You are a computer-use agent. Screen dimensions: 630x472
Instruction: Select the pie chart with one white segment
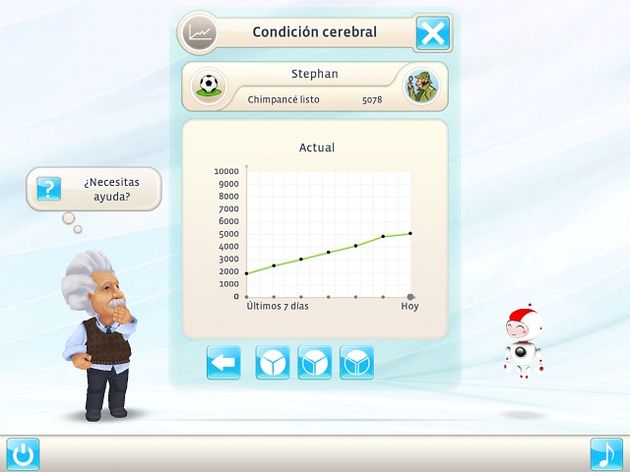315,362
